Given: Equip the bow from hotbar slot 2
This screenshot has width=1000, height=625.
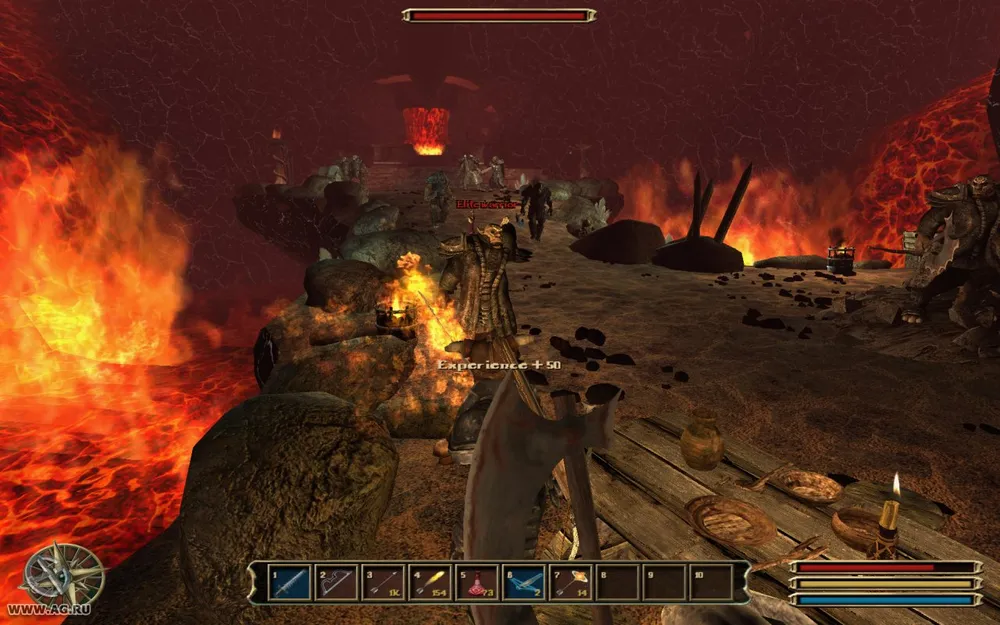Looking at the screenshot, I should tap(336, 582).
